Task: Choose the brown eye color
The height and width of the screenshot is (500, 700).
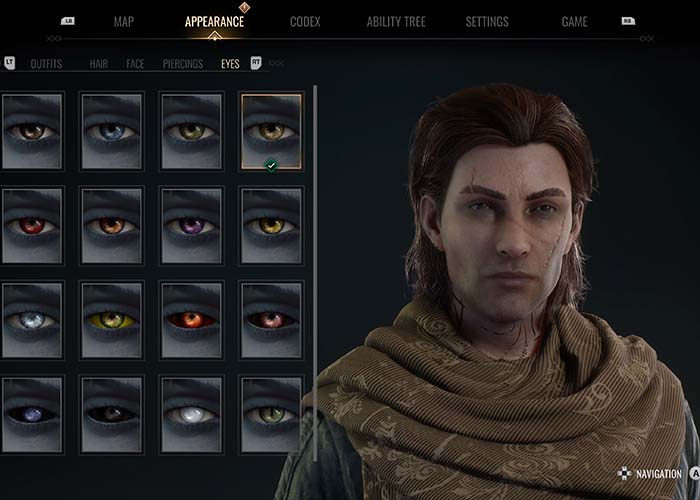Action: [x=33, y=130]
